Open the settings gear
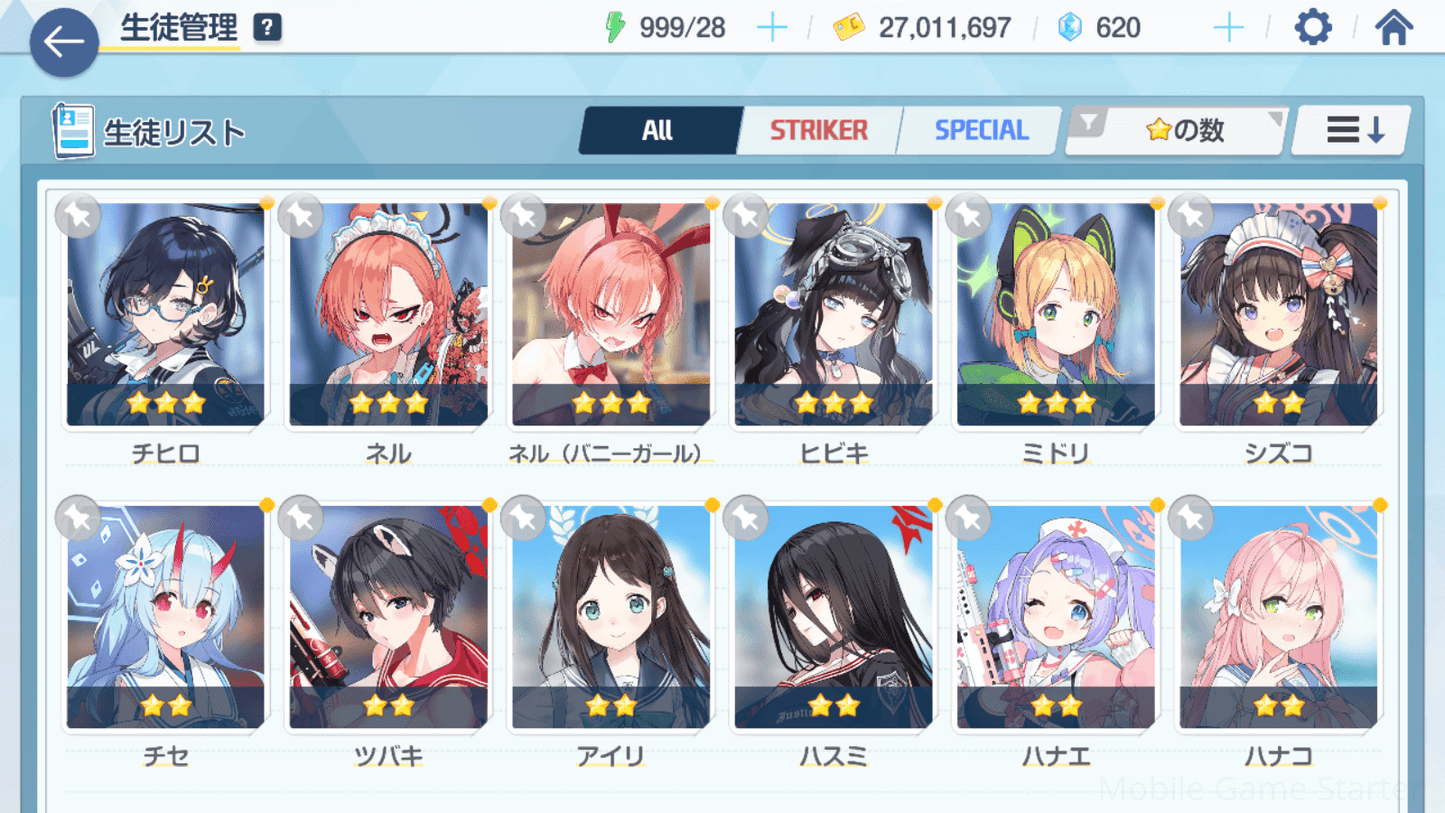1445x813 pixels. (1312, 27)
